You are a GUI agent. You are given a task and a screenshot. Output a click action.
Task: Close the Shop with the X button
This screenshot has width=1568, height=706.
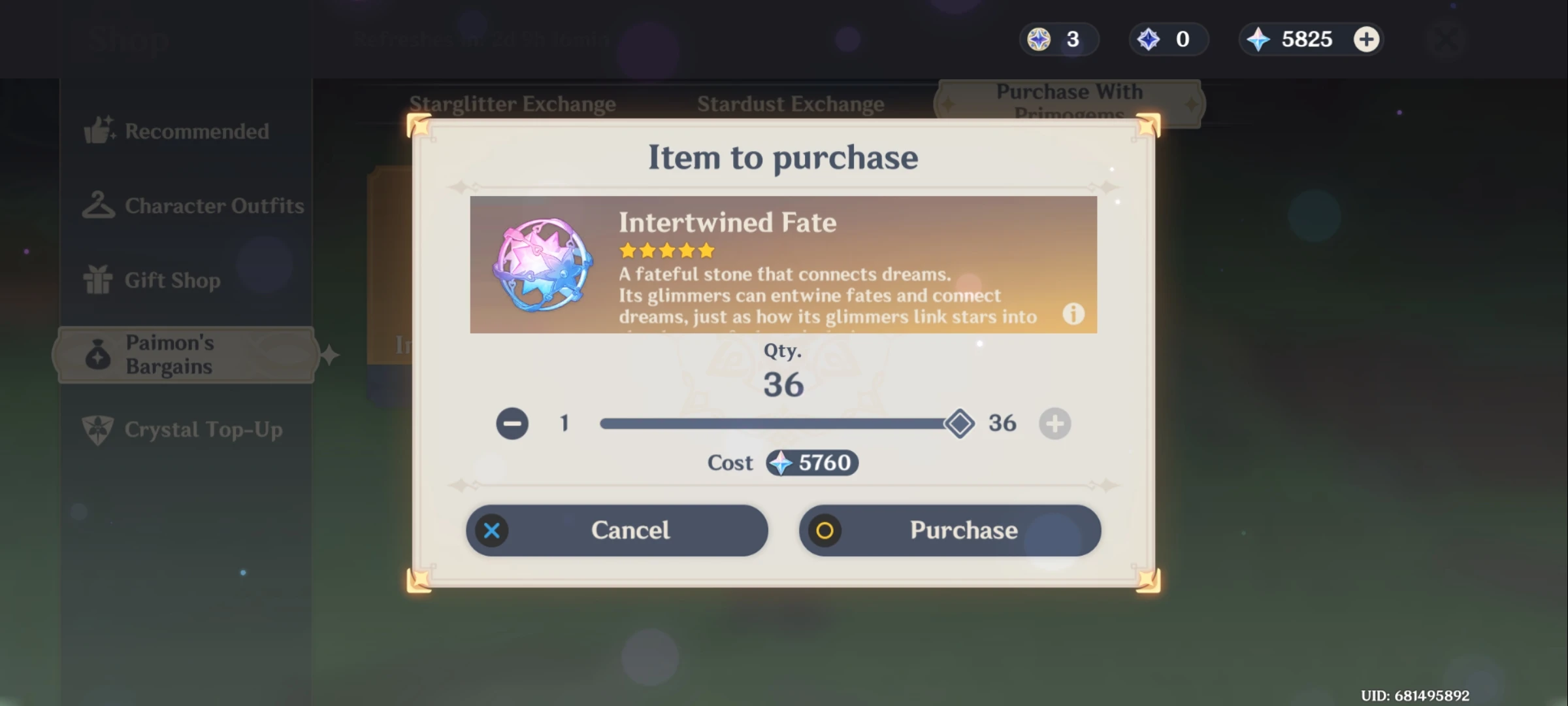(x=1446, y=39)
